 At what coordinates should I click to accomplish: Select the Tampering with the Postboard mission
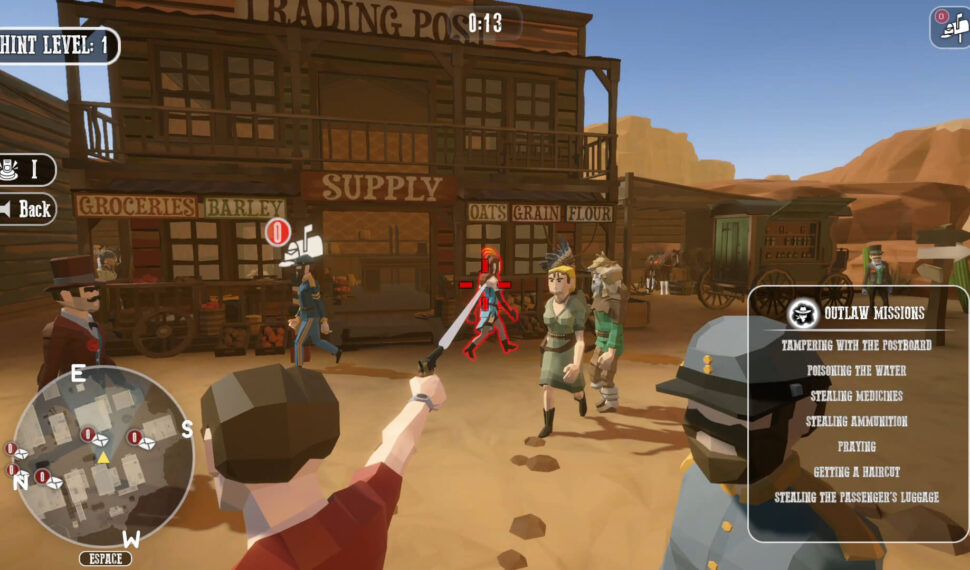(x=856, y=345)
